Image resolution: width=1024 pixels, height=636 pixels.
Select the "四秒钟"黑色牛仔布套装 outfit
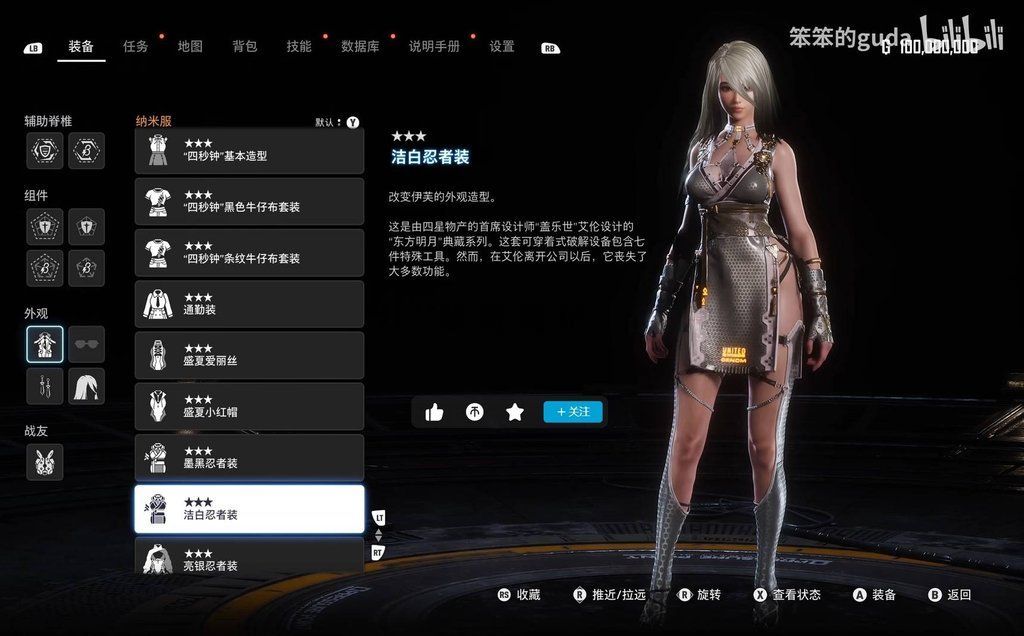tap(249, 201)
